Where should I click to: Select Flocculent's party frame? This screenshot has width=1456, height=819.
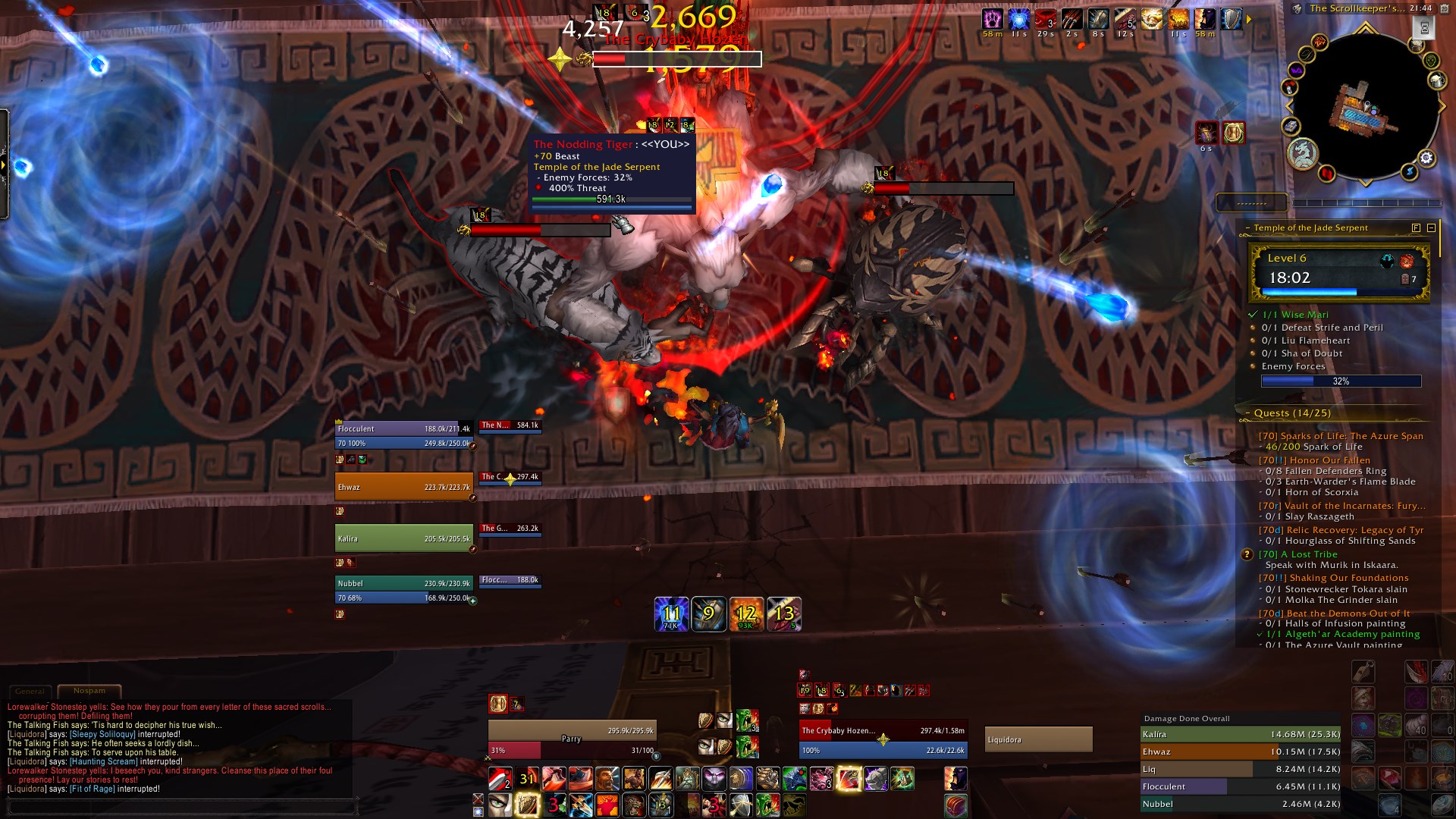(403, 429)
